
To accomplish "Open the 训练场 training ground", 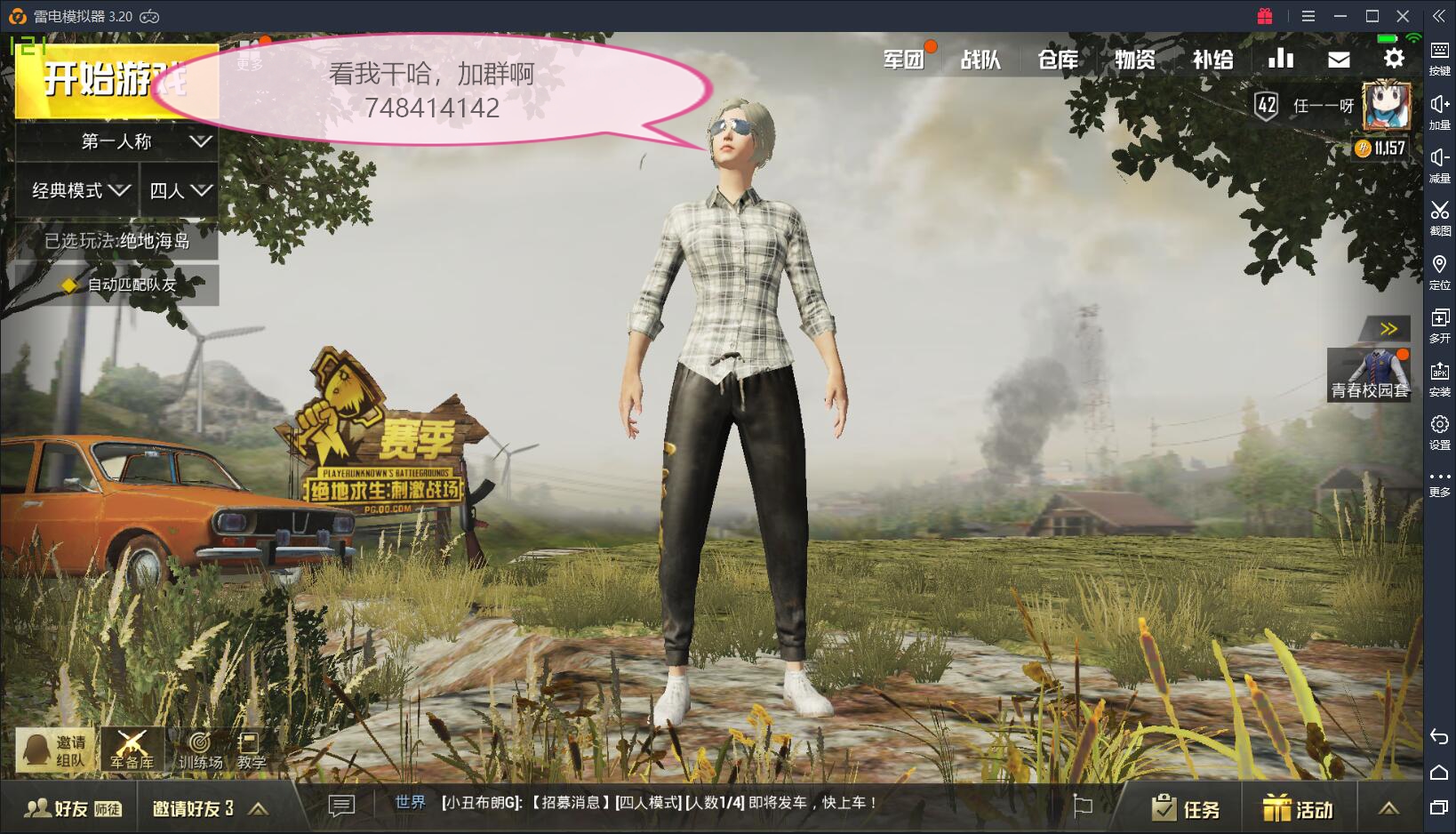I will (x=202, y=750).
